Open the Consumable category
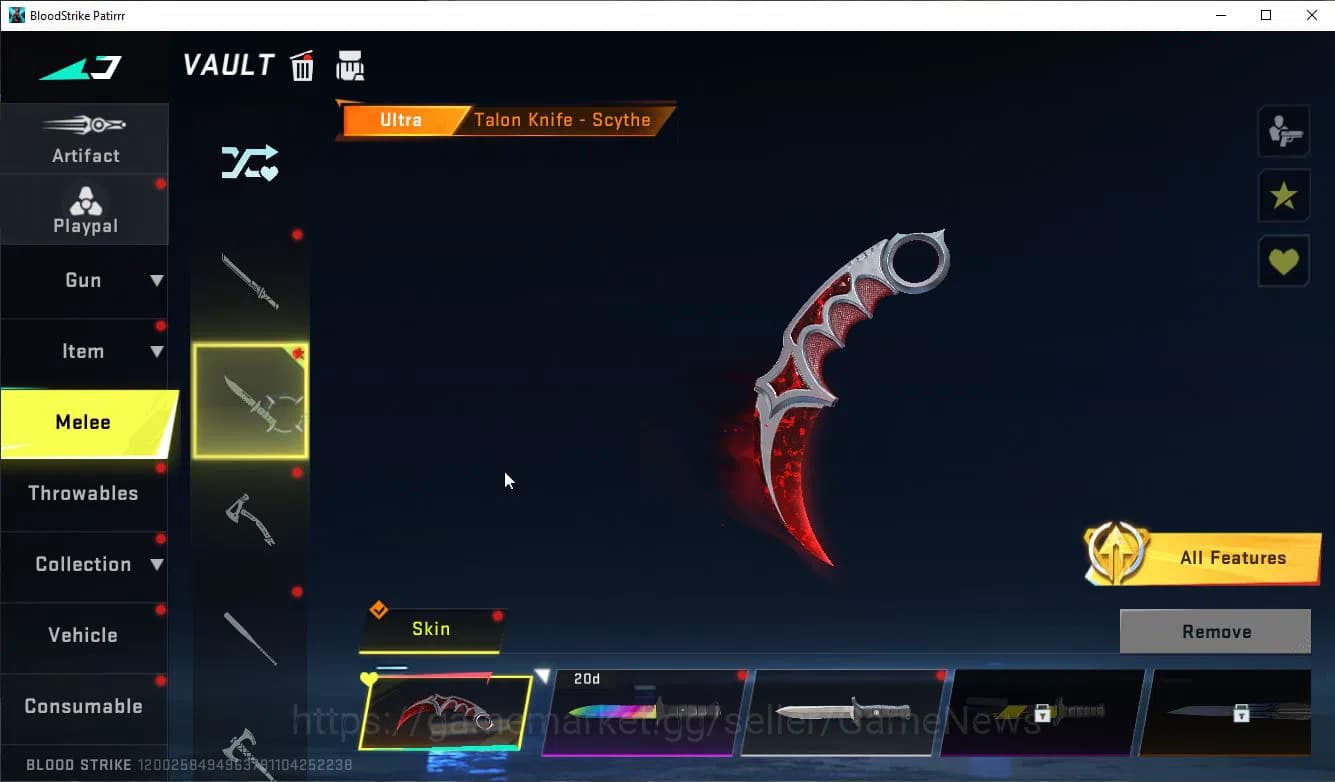This screenshot has height=782, width=1335. coord(85,706)
